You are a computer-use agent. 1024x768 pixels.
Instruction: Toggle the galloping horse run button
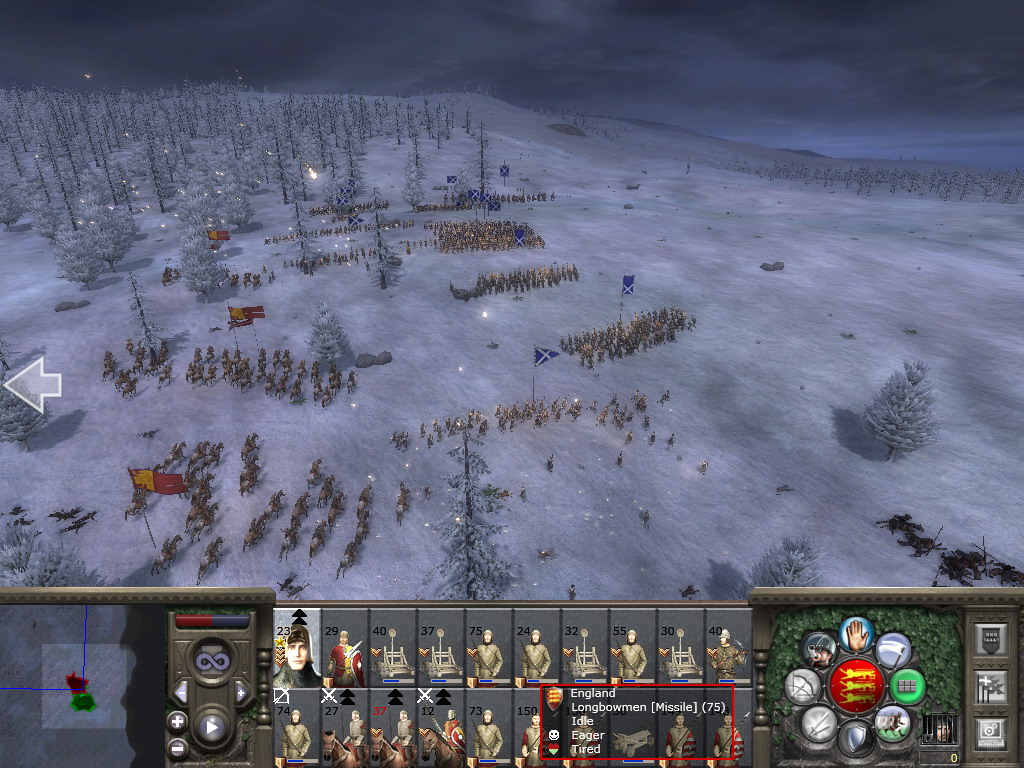point(893,722)
